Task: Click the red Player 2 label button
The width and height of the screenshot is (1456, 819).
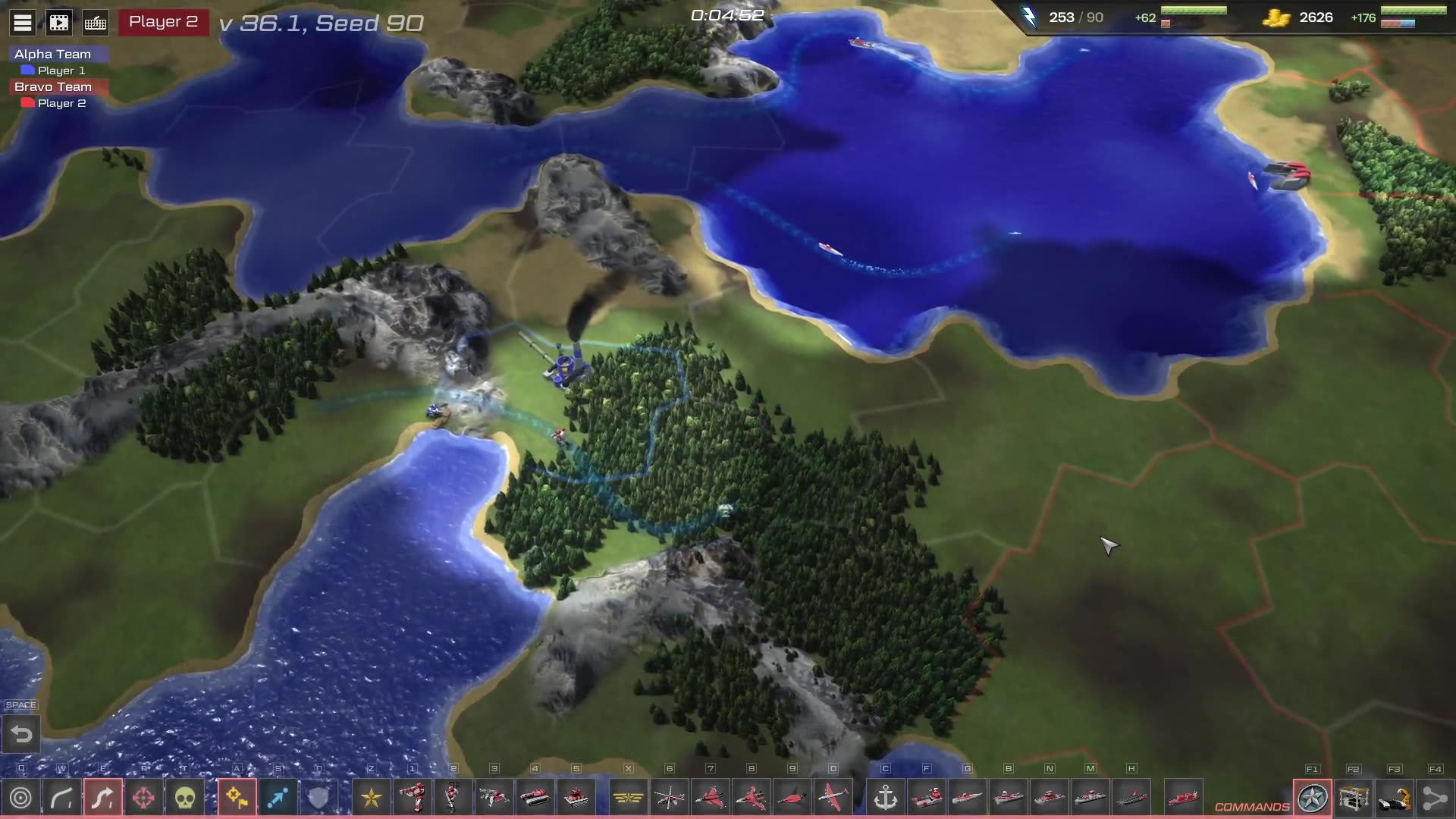Action: [163, 22]
